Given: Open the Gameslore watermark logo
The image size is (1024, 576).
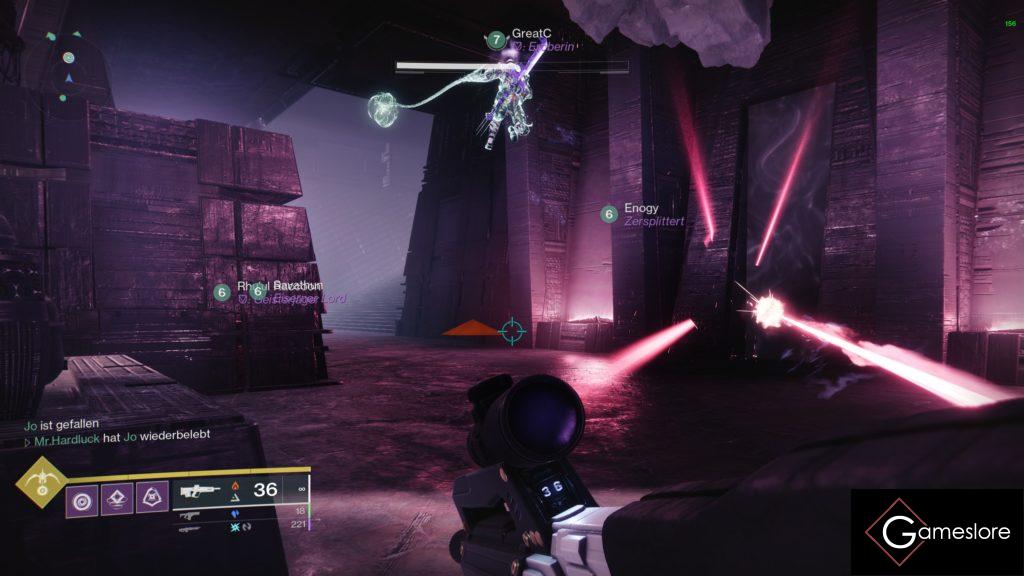Looking at the screenshot, I should [x=937, y=532].
